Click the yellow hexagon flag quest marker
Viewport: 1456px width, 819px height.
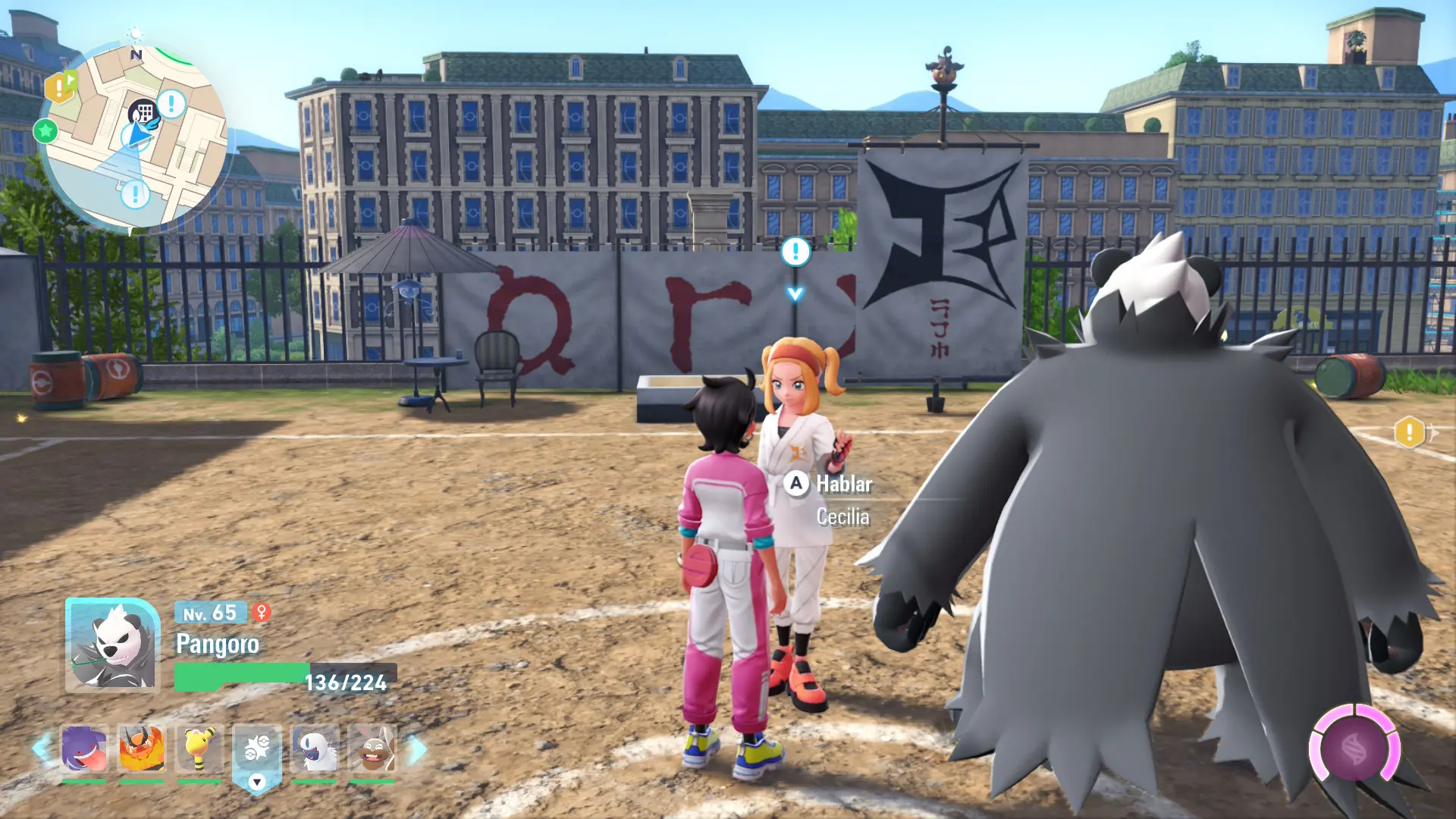[x=60, y=86]
